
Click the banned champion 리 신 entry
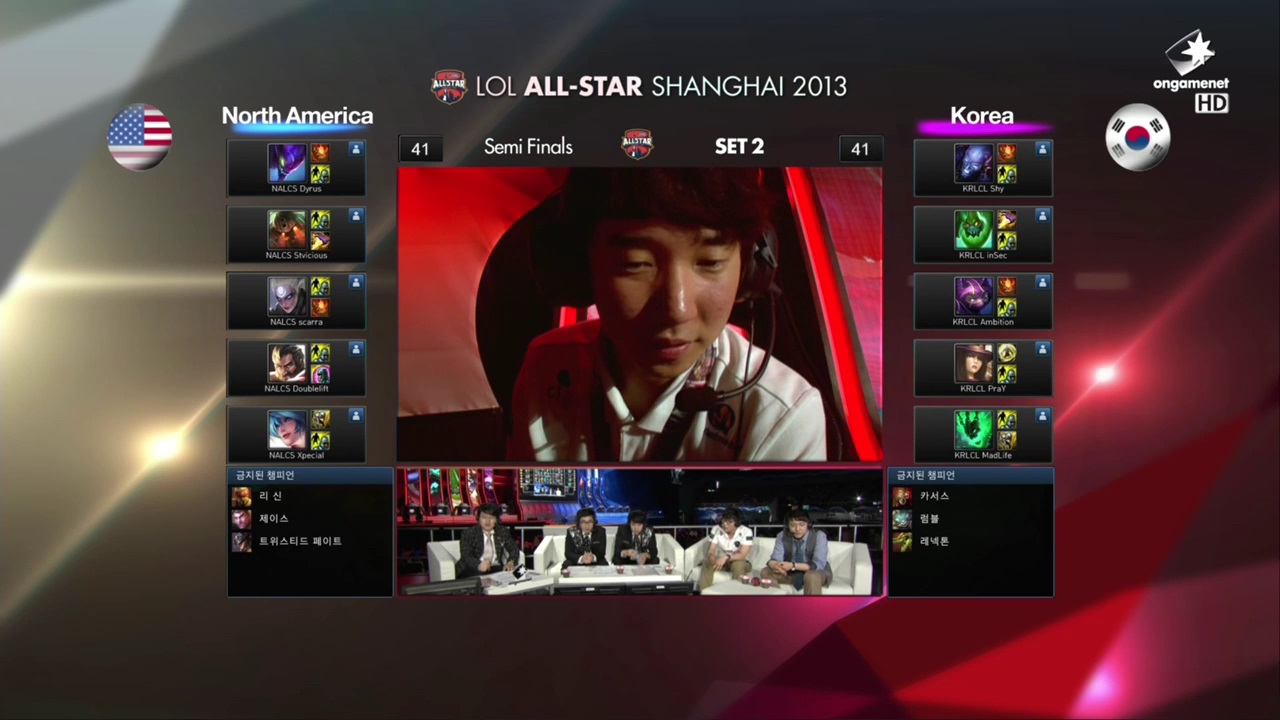270,496
